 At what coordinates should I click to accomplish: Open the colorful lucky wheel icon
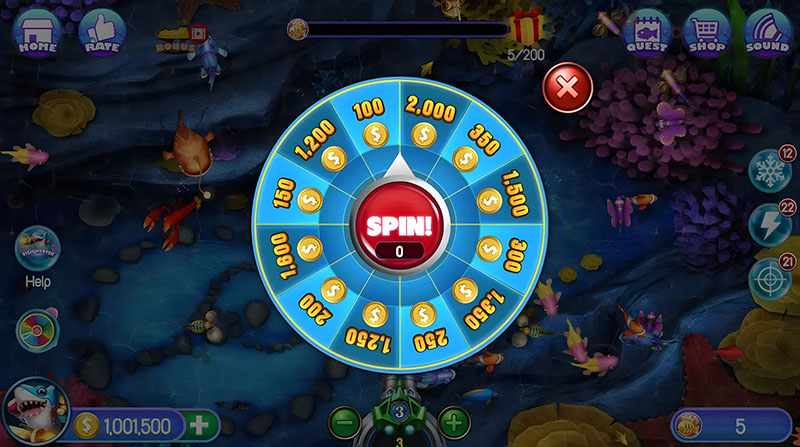(x=38, y=329)
